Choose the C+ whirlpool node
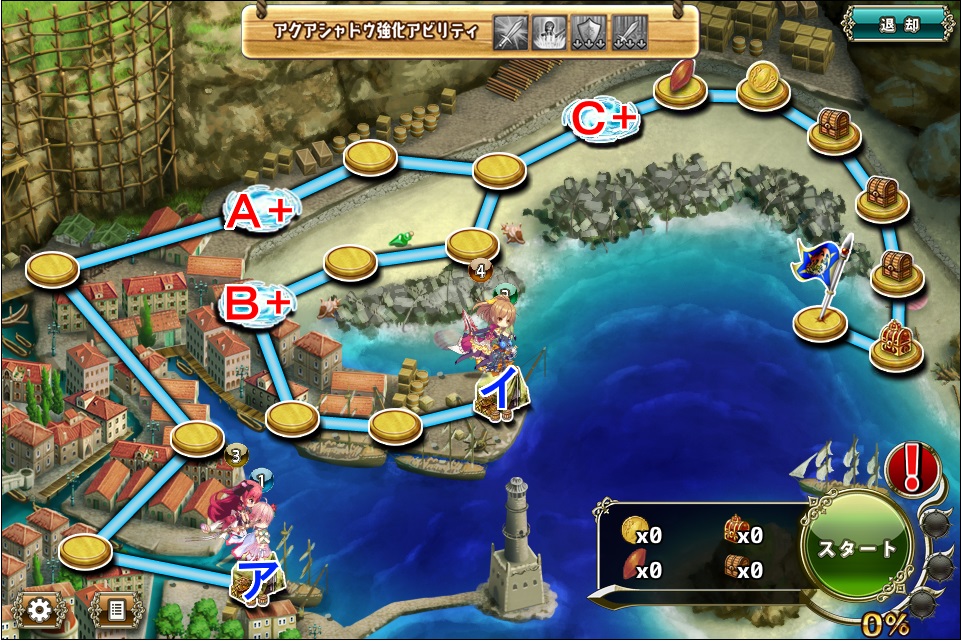This screenshot has width=962, height=641. (604, 120)
